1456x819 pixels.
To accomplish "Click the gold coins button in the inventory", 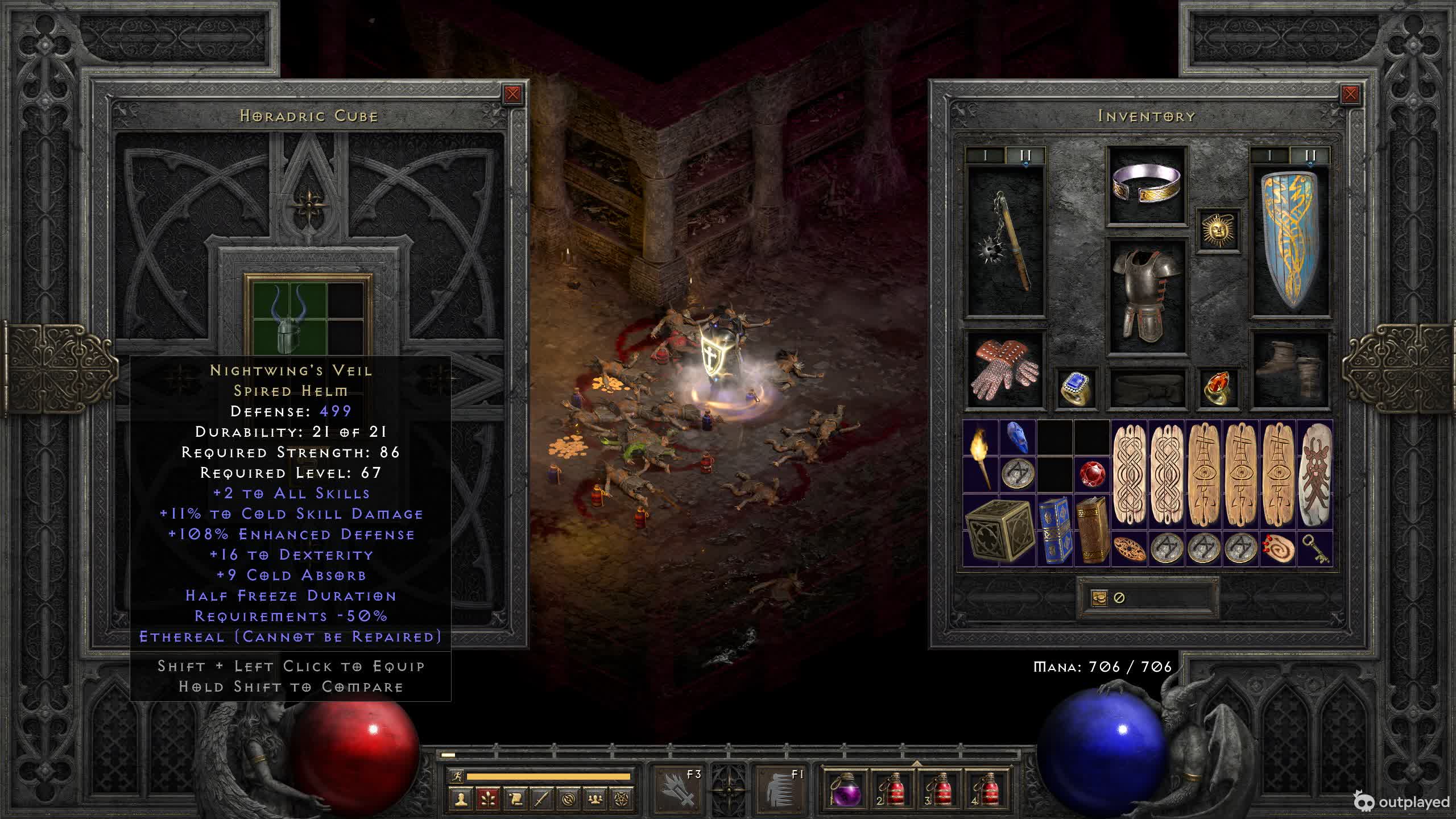I will click(x=1099, y=598).
